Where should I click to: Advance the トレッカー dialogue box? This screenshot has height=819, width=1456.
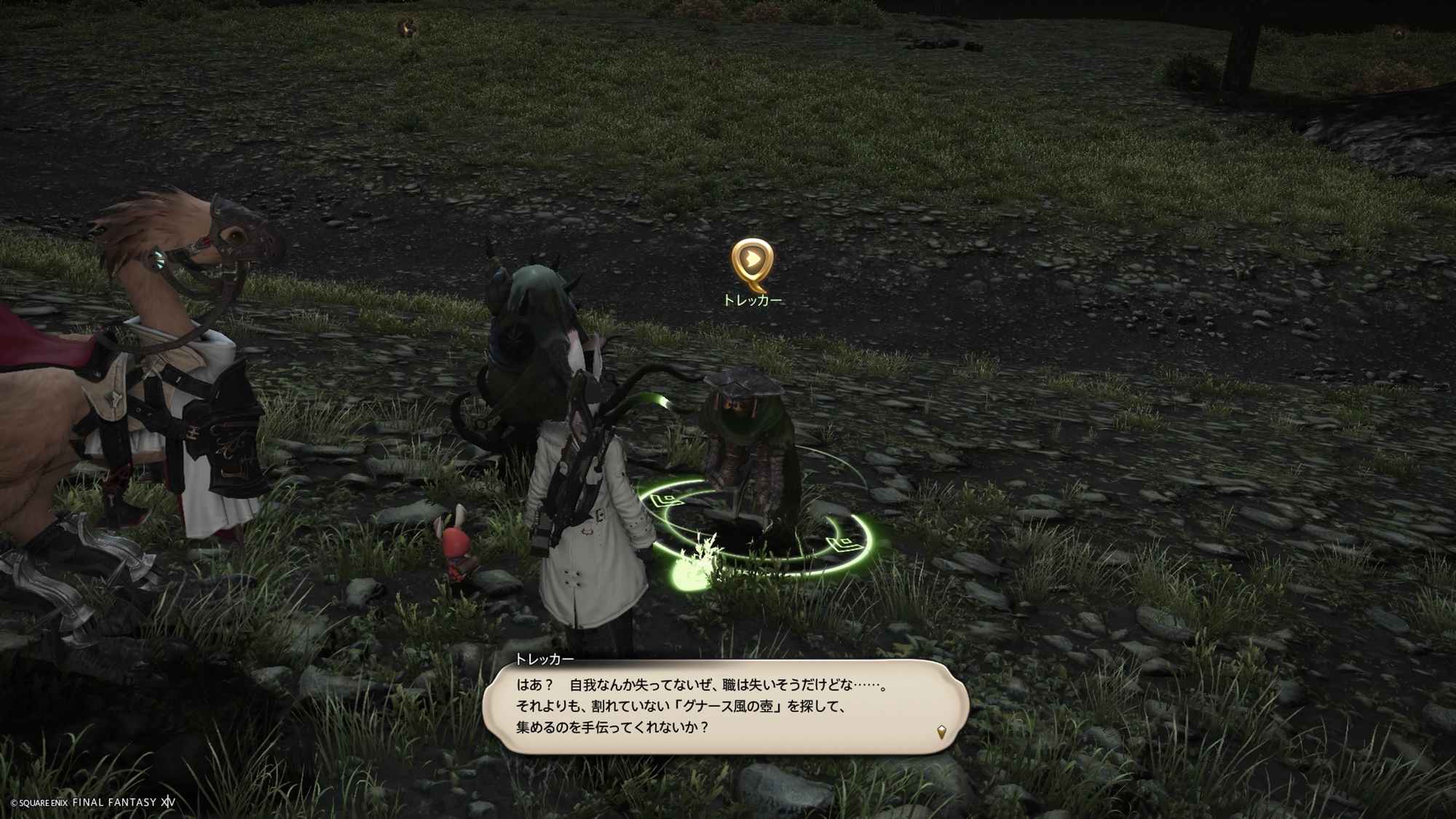click(x=724, y=706)
